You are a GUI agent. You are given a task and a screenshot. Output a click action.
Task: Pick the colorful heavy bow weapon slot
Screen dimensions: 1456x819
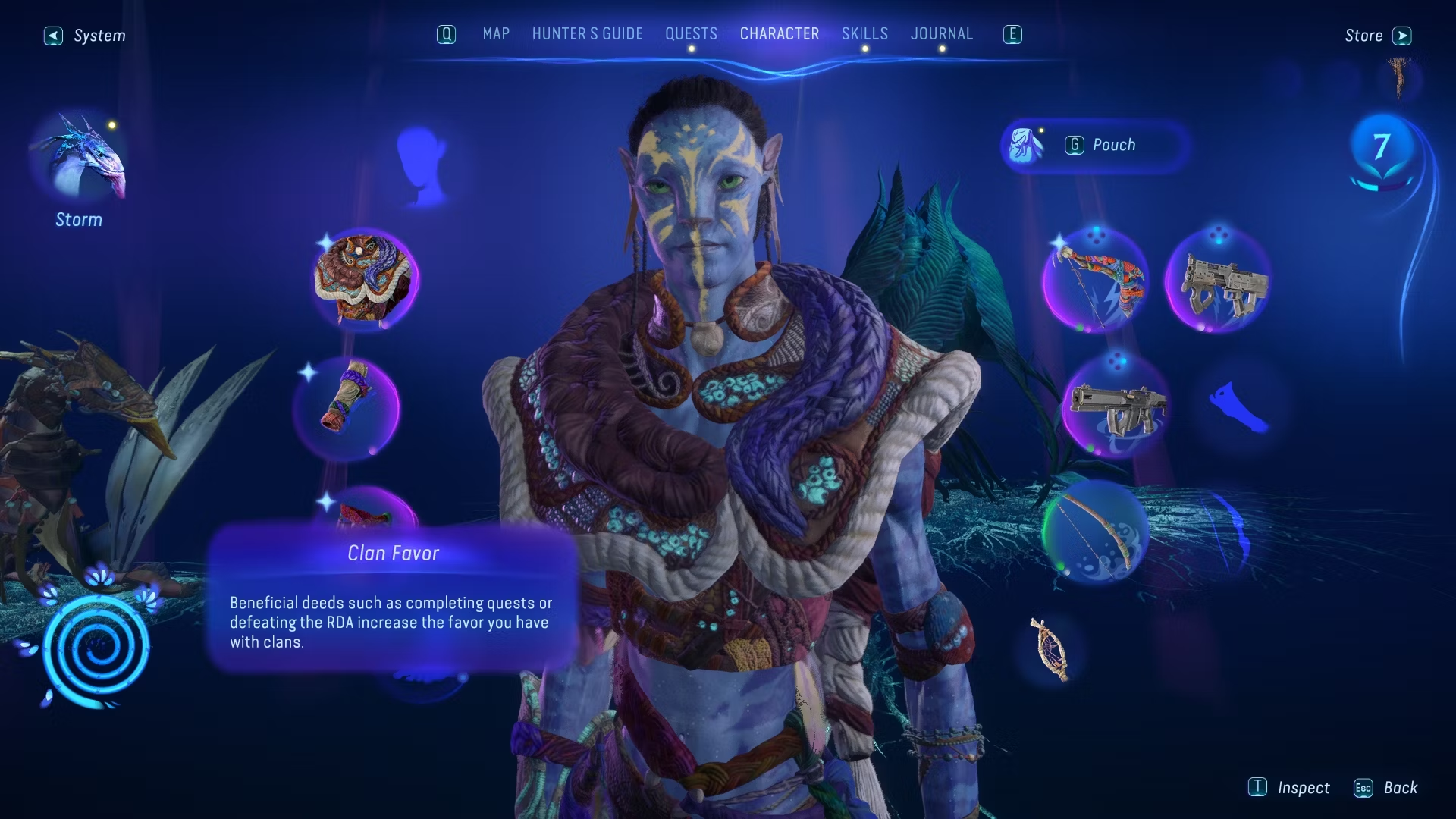point(1095,281)
